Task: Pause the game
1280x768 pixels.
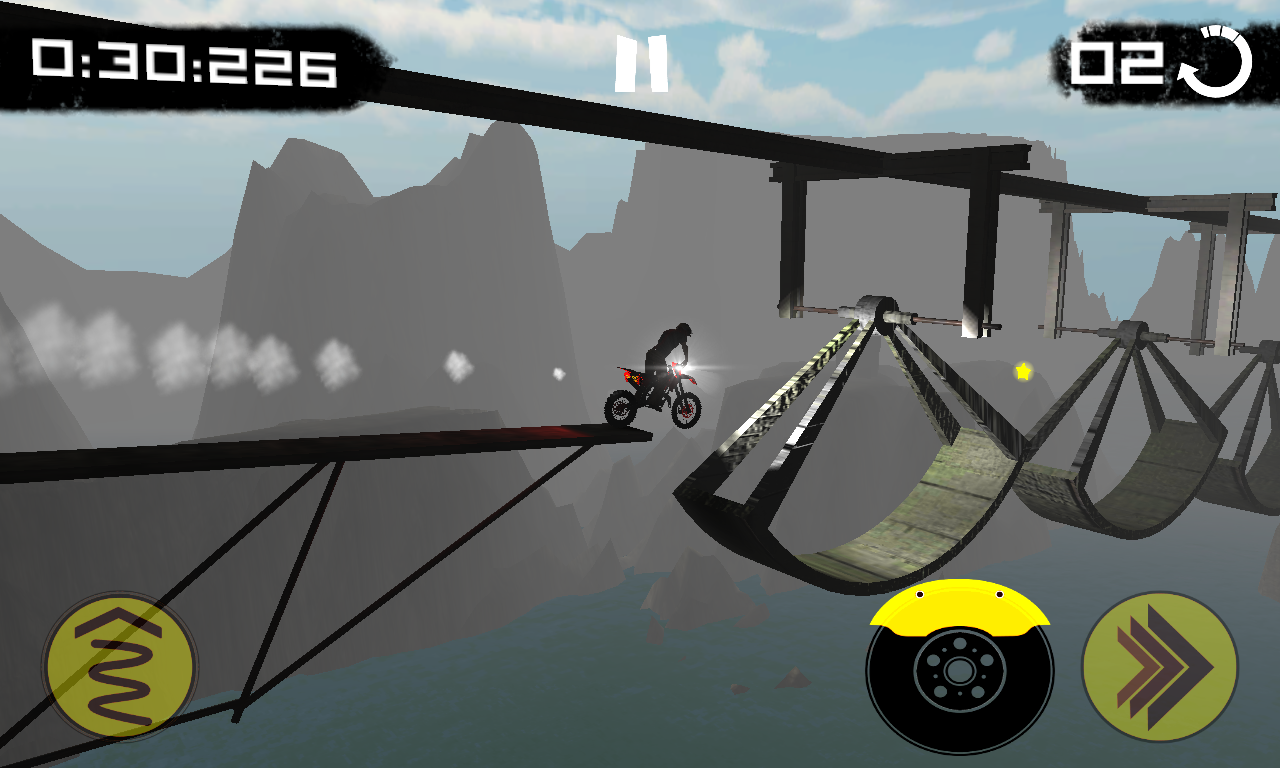Action: click(641, 64)
